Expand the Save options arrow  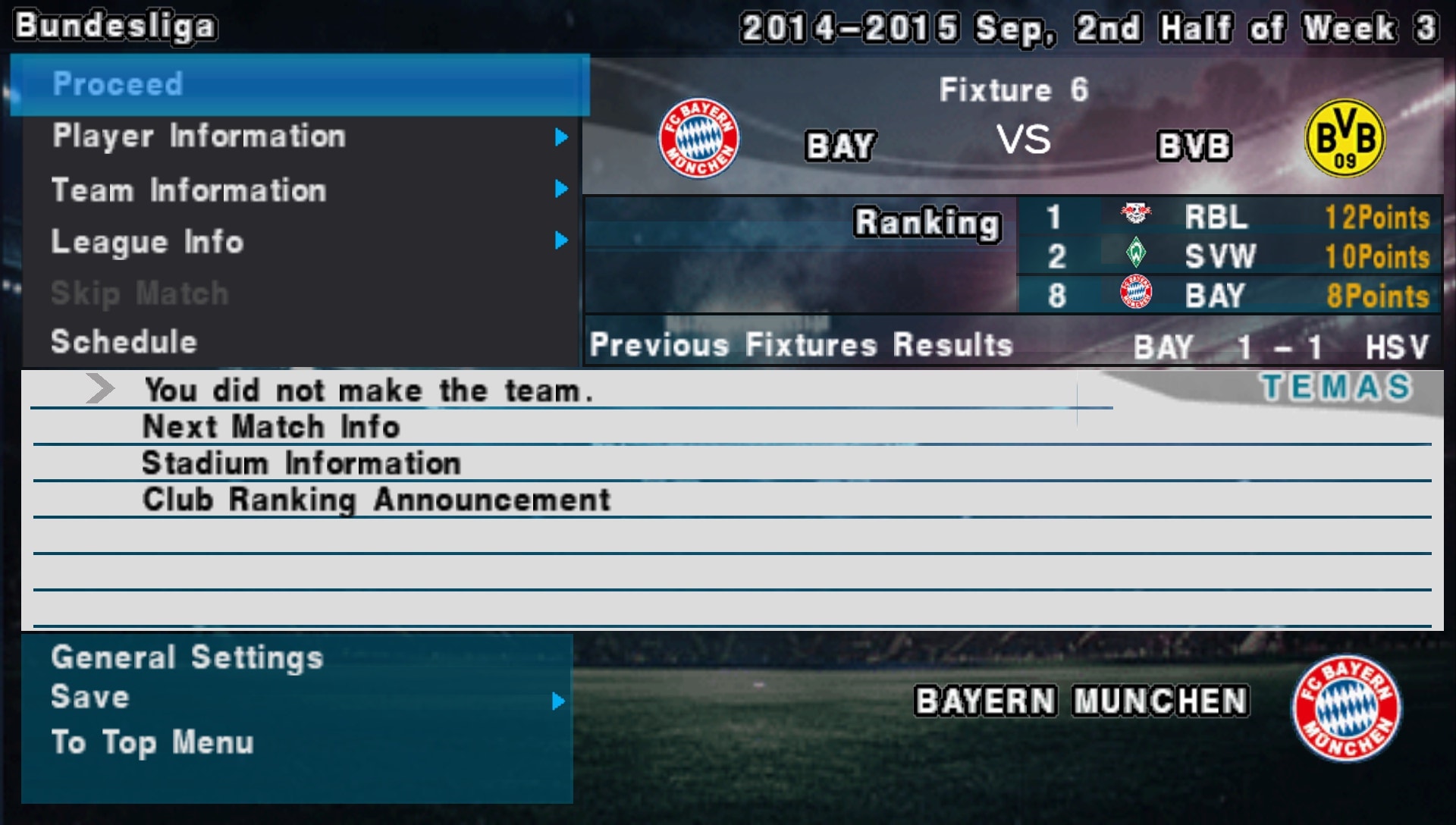click(559, 702)
